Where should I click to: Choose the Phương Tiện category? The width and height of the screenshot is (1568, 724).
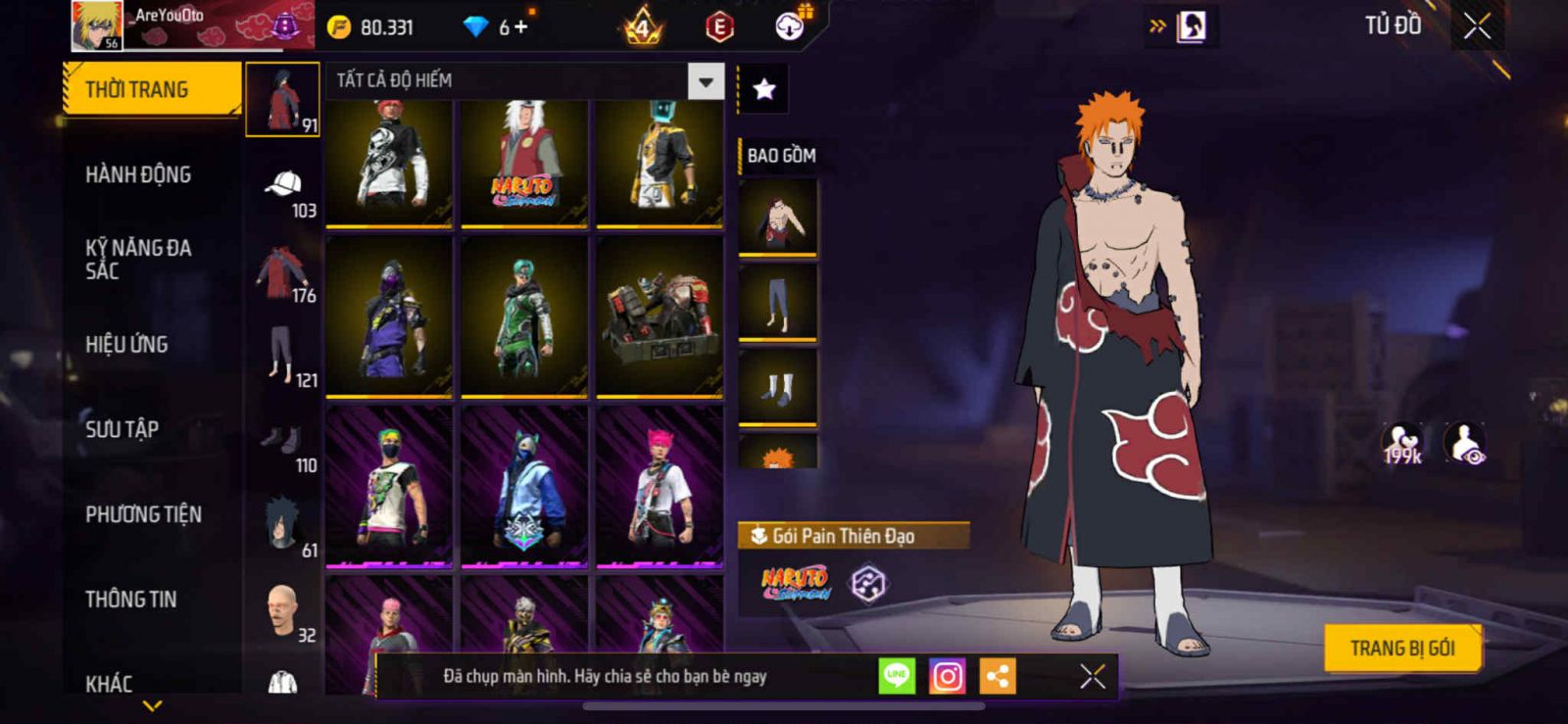pos(143,514)
